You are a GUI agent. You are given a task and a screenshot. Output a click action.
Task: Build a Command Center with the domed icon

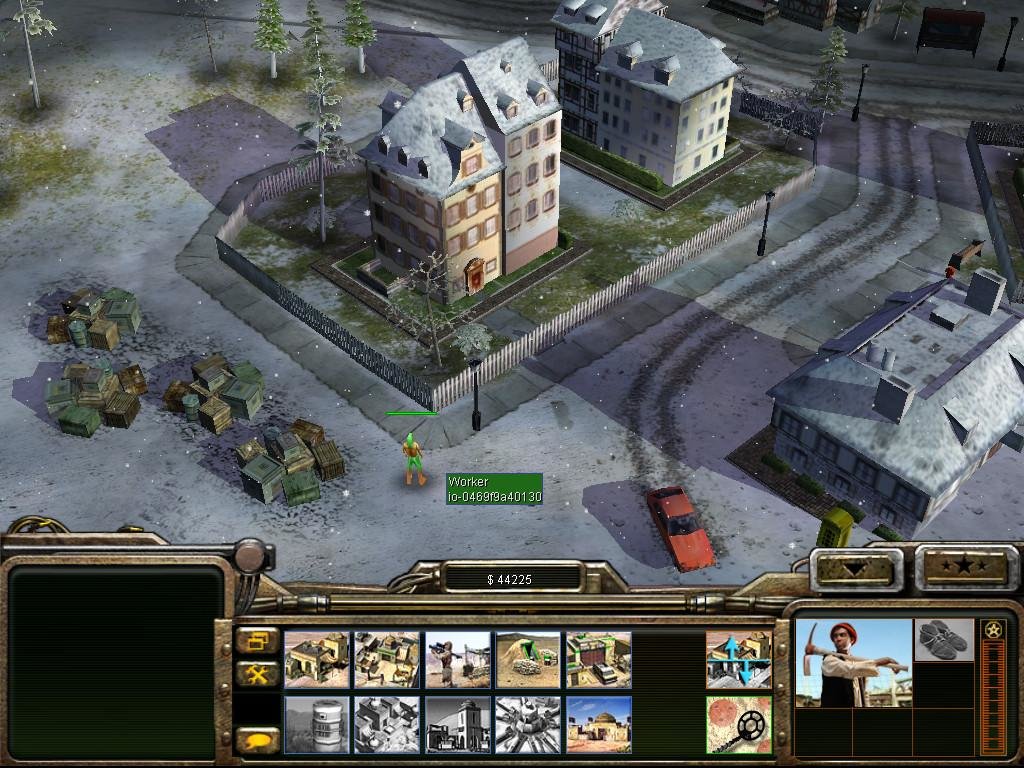click(598, 724)
